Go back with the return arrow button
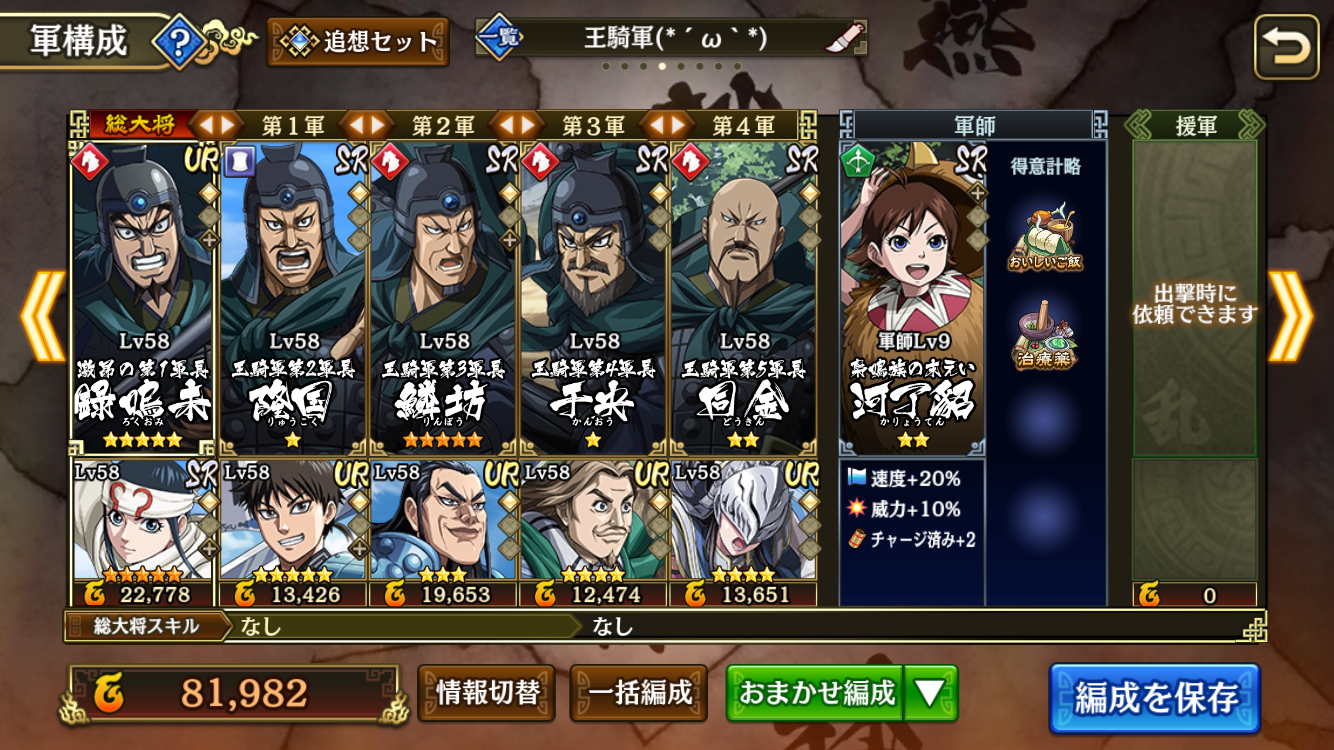The height and width of the screenshot is (750, 1334). click(1286, 46)
